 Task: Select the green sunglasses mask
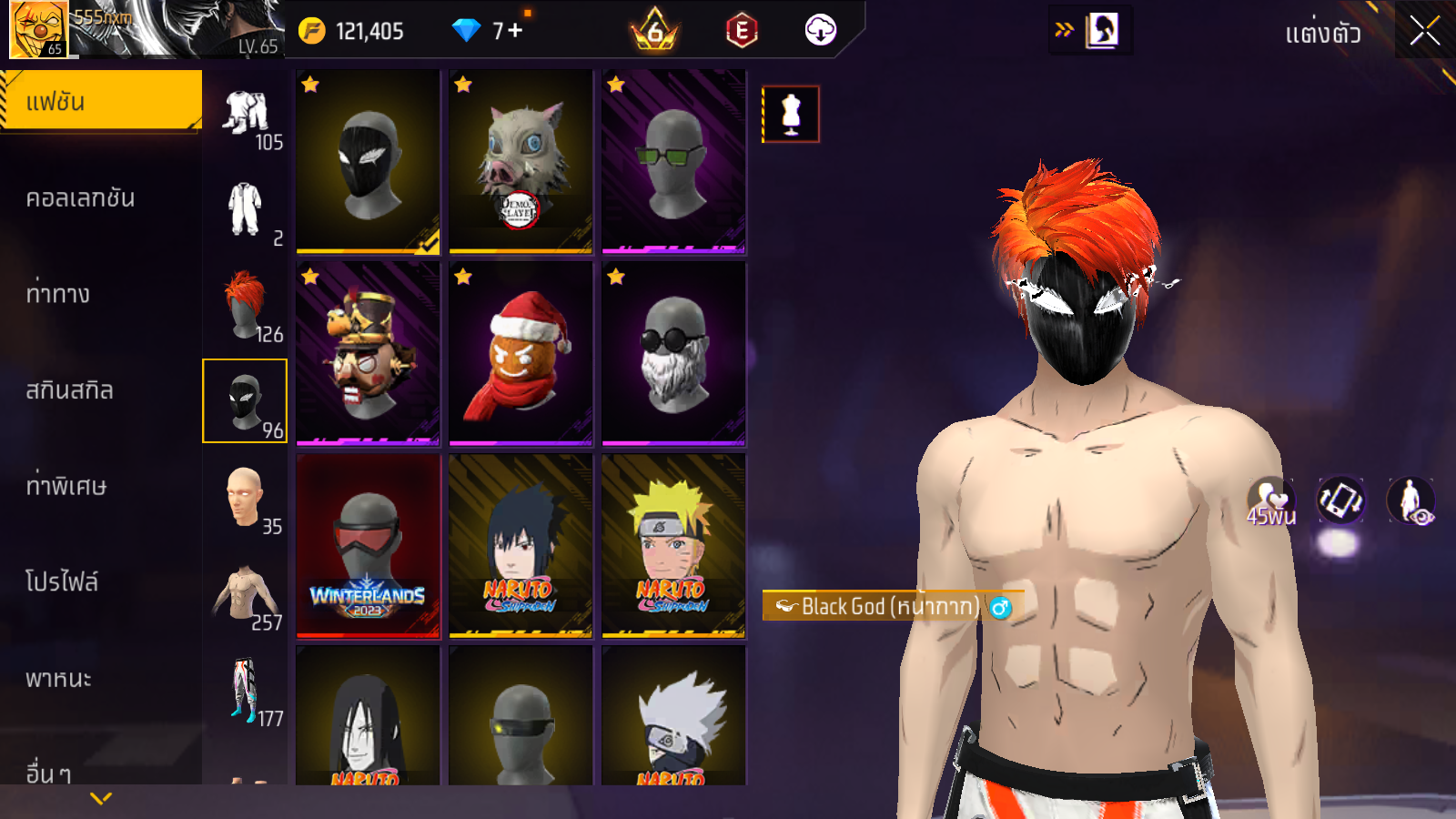coord(673,161)
